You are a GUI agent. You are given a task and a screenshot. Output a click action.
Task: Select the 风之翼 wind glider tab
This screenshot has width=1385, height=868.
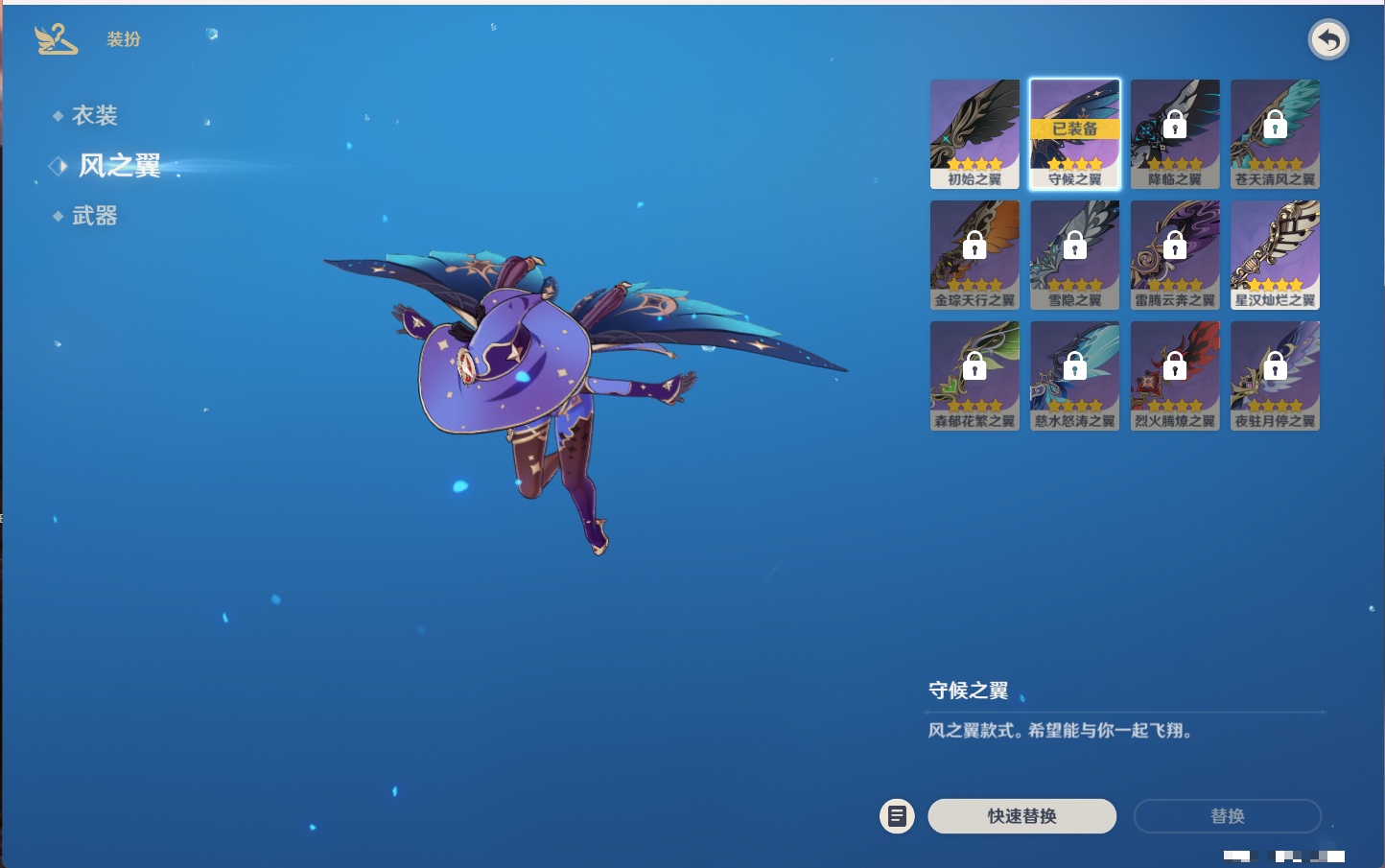tap(119, 166)
